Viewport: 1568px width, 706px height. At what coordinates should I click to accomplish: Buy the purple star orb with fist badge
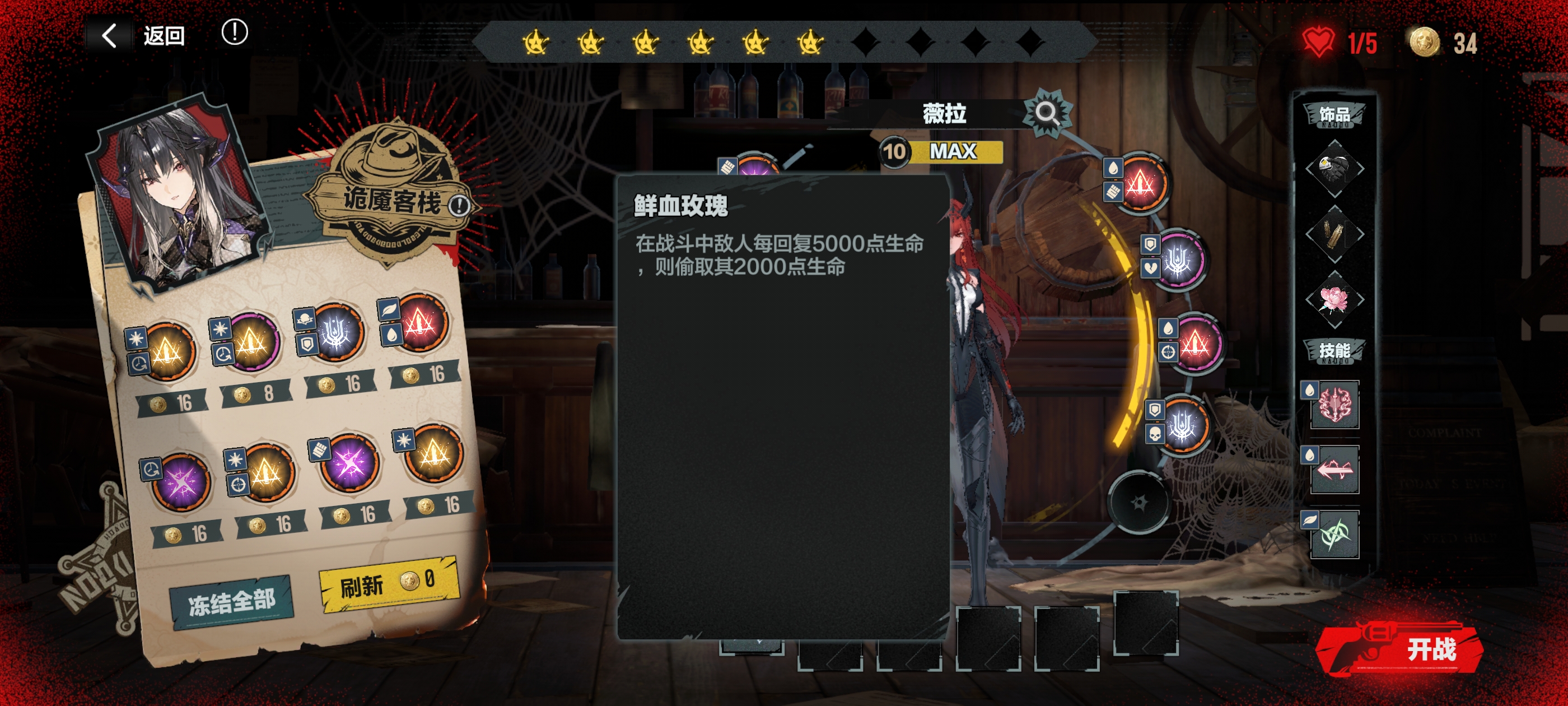tap(349, 464)
